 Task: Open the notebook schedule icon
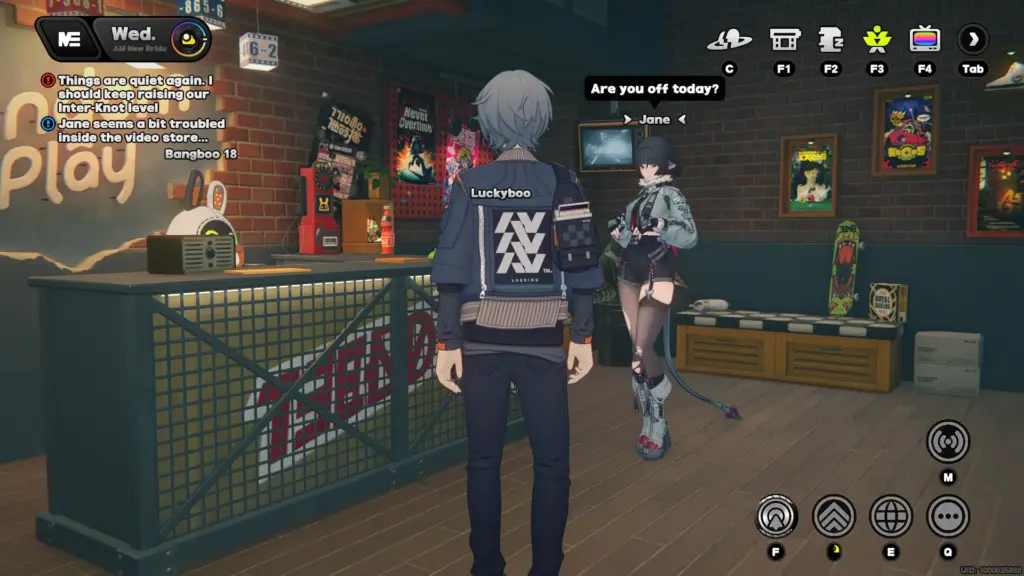831,40
